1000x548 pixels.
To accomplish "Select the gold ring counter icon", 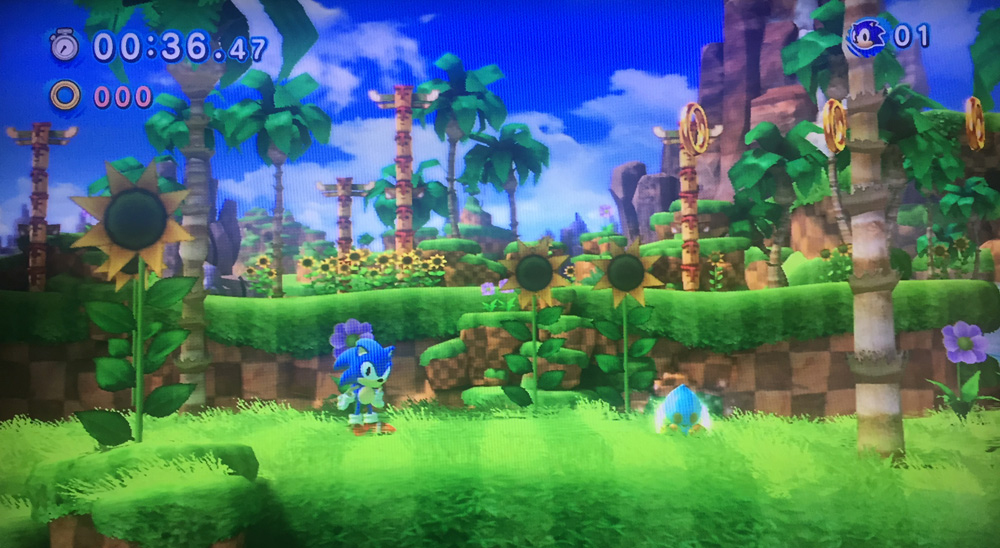I will pos(65,96).
